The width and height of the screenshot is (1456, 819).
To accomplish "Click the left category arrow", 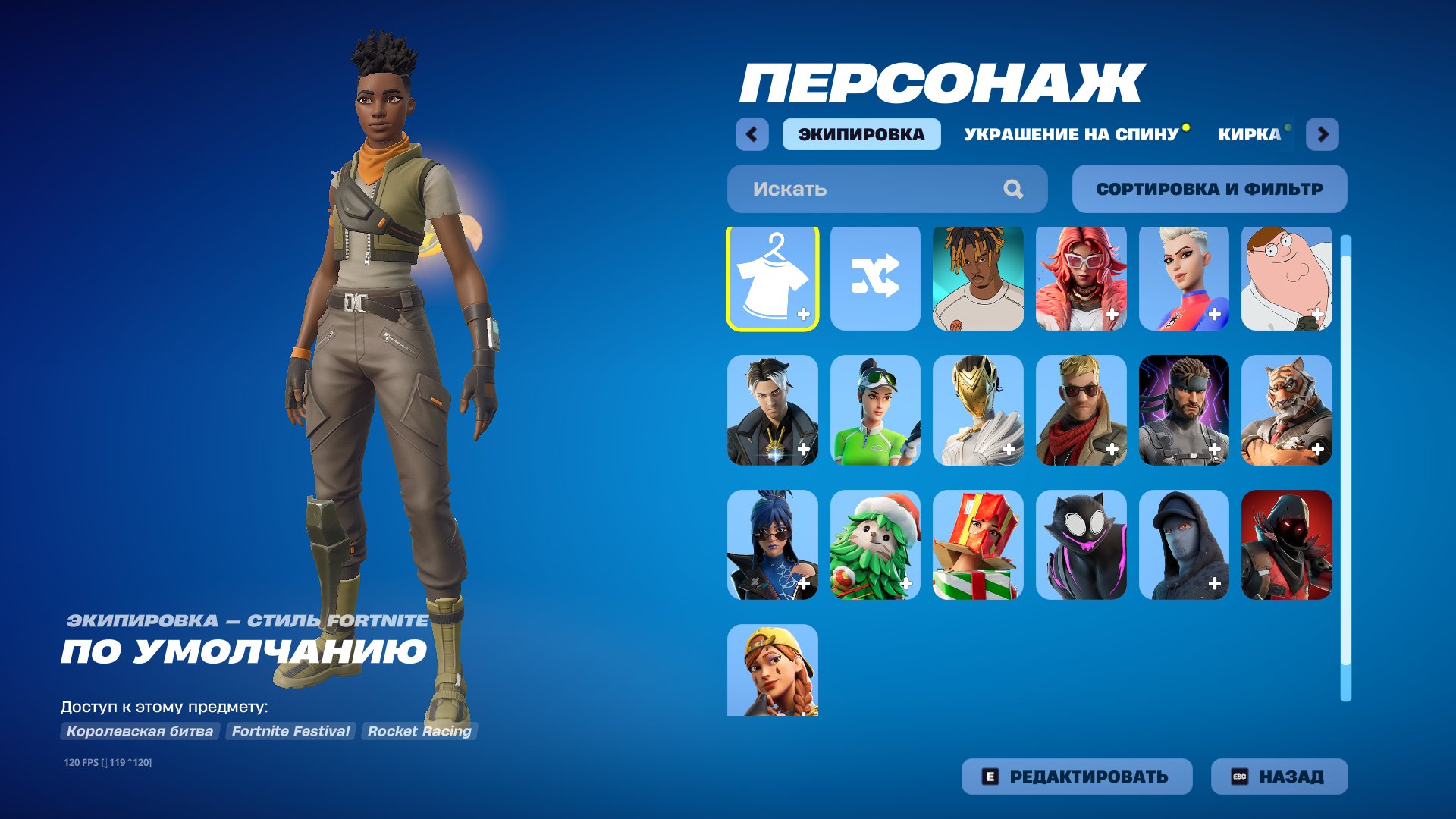I will (750, 134).
